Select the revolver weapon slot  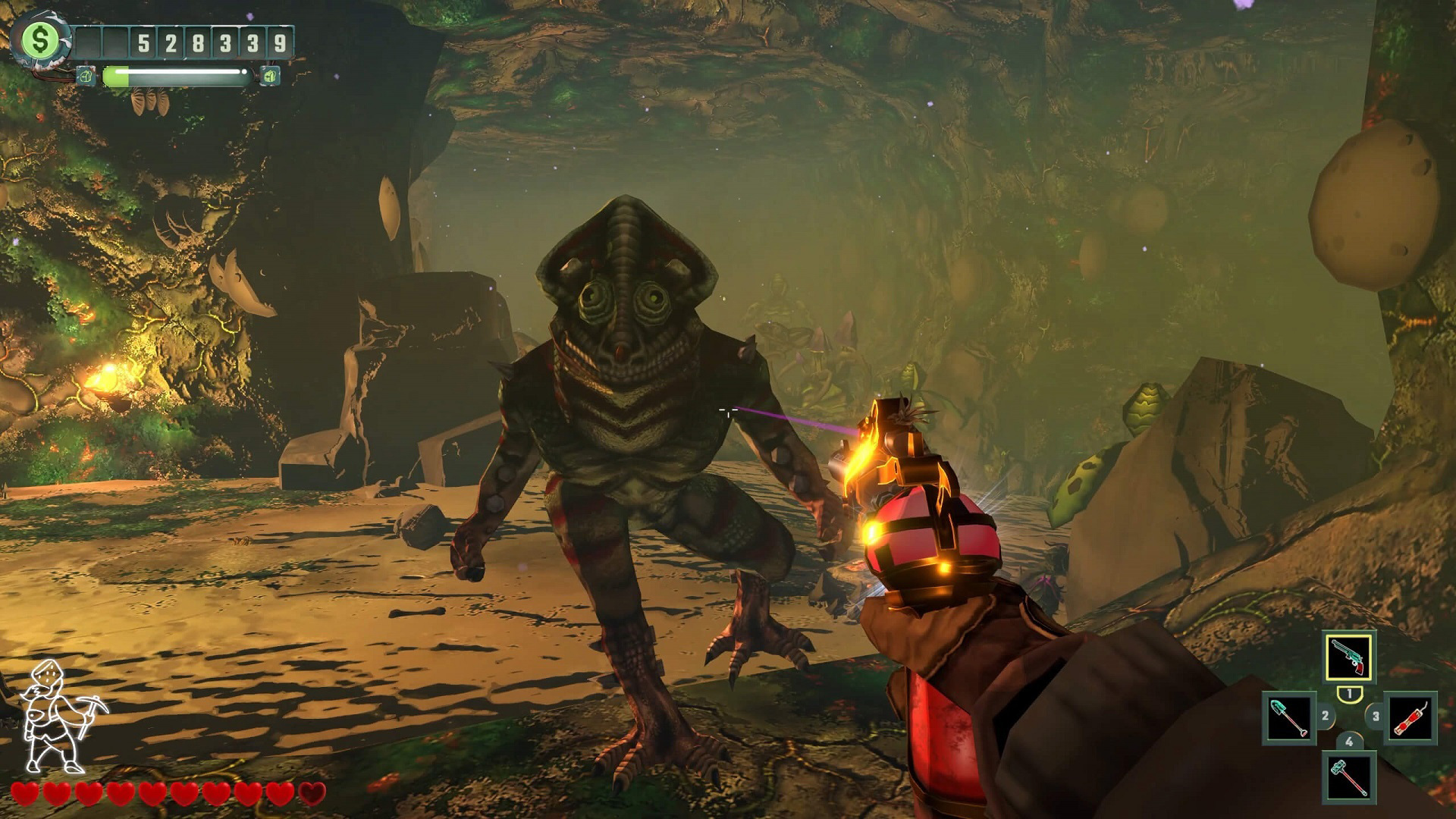tap(1348, 657)
